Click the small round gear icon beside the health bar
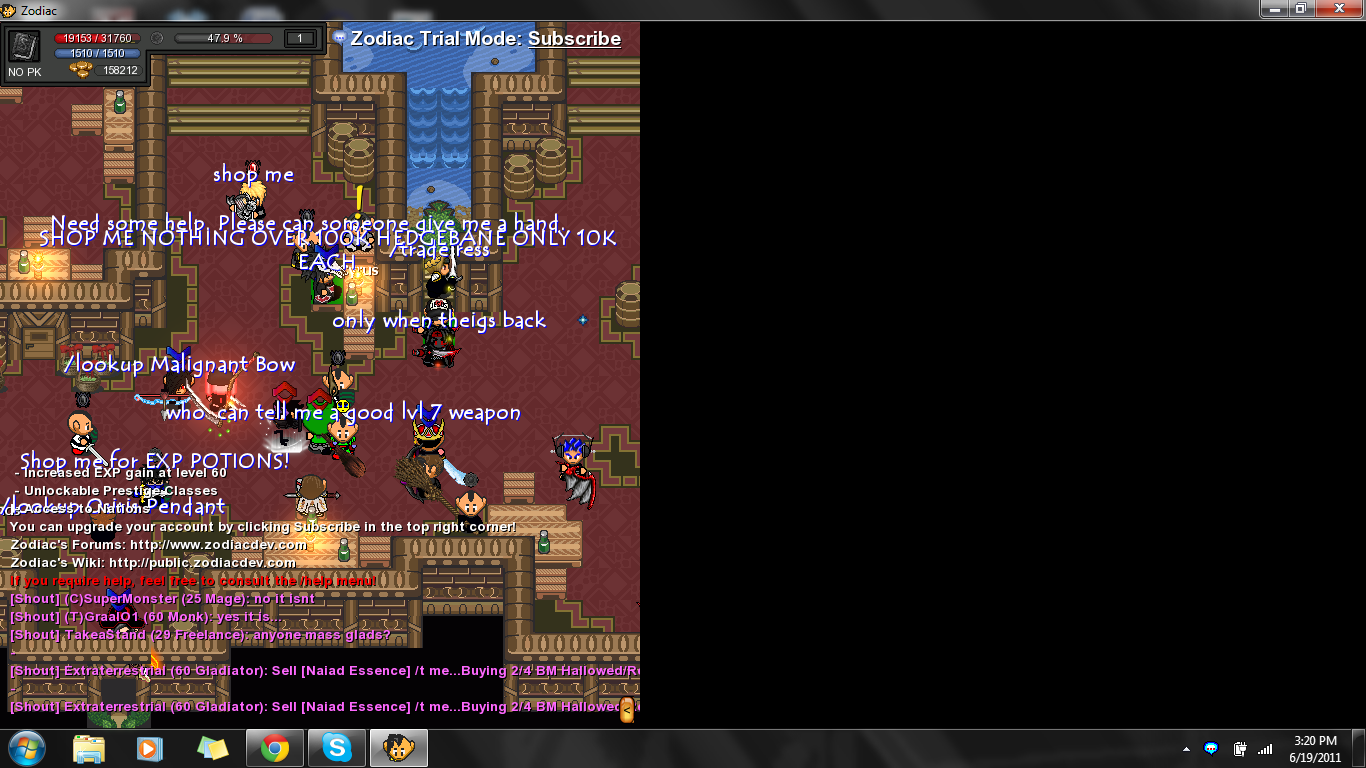The height and width of the screenshot is (768, 1366). coord(157,38)
